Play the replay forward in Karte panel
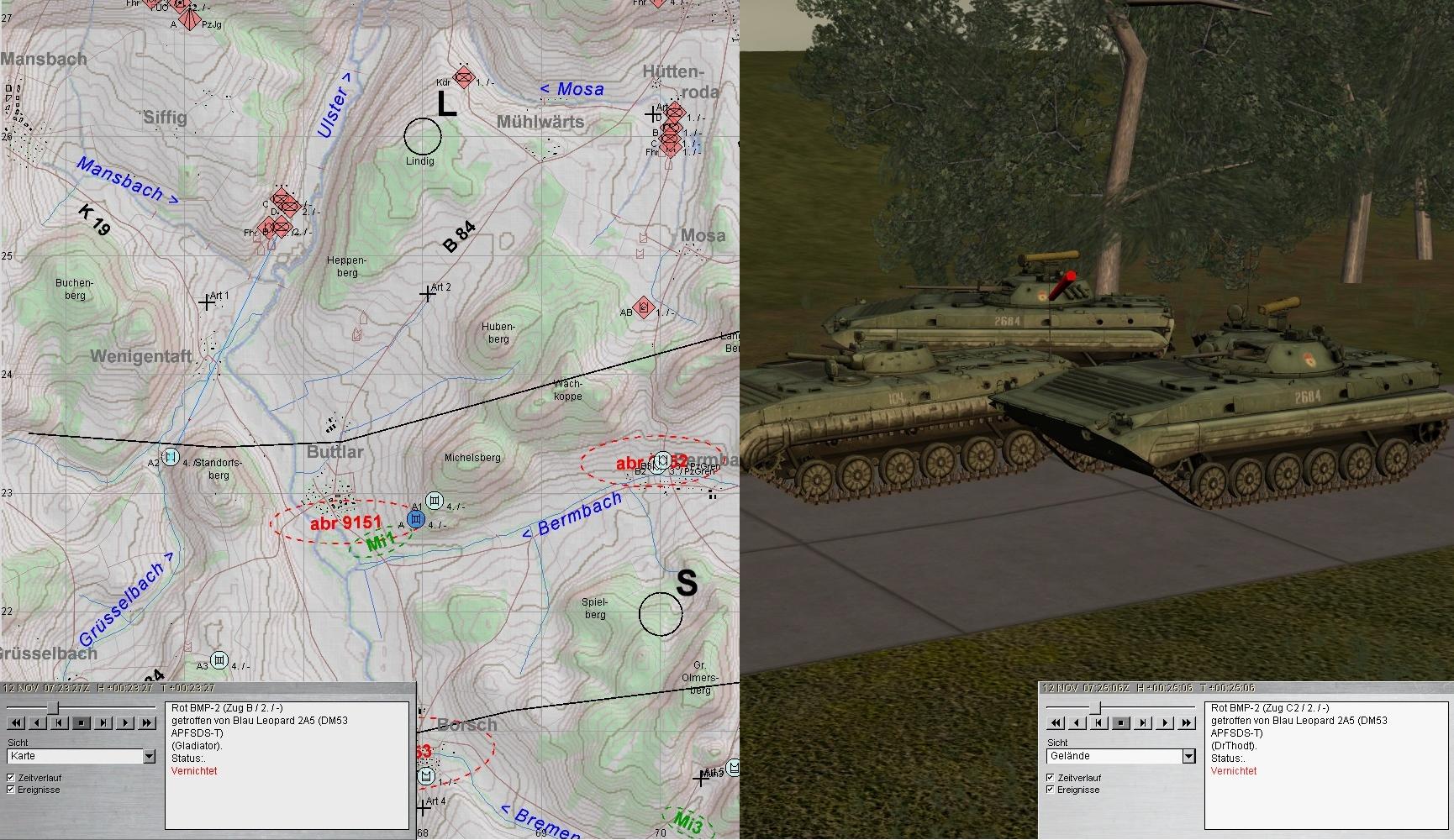Viewport: 1454px width, 840px height. pos(125,722)
